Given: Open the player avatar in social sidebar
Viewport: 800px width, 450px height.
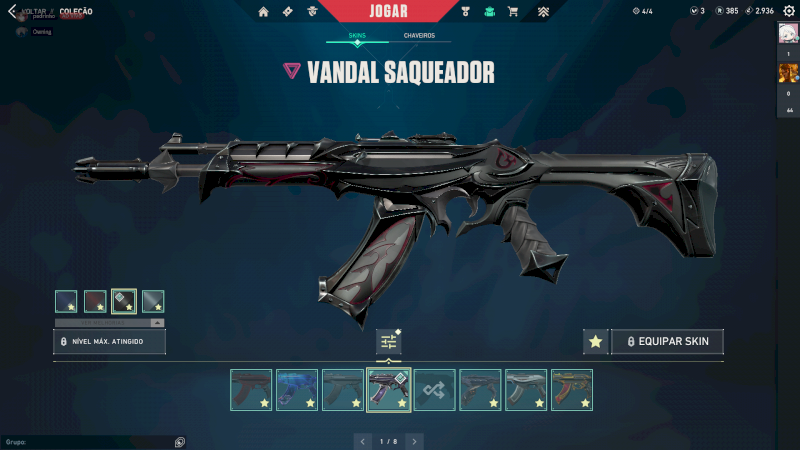Looking at the screenshot, I should point(788,33).
